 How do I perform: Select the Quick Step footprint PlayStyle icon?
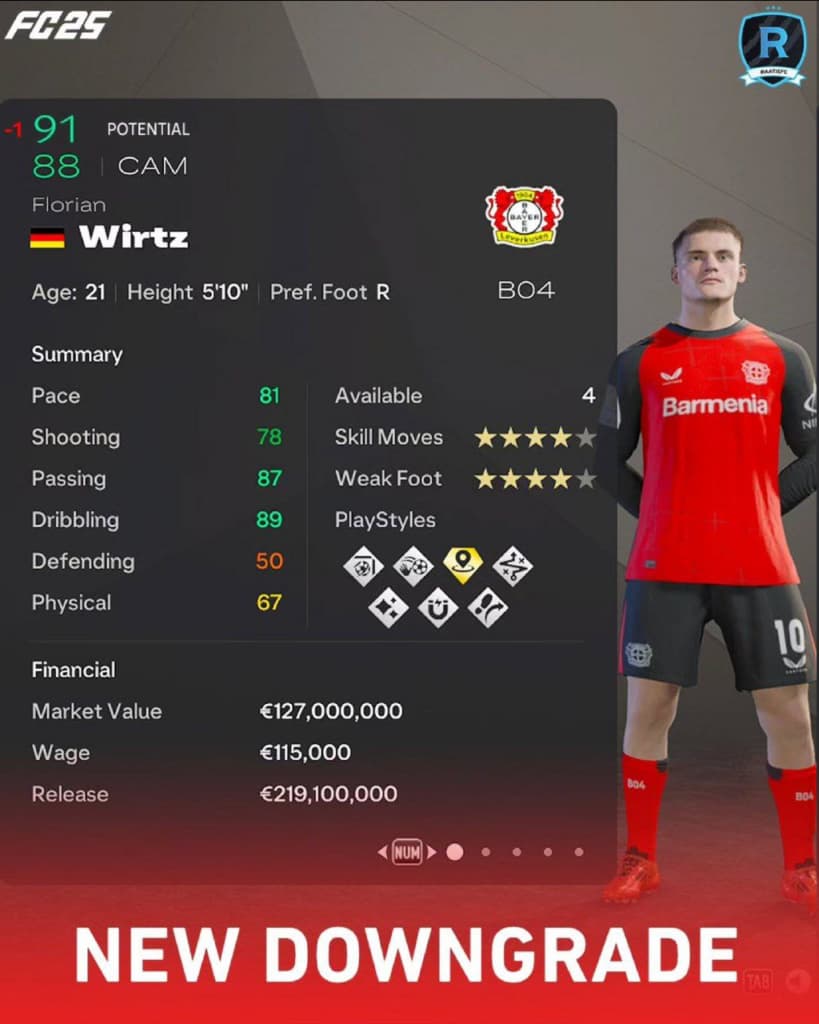tap(488, 608)
